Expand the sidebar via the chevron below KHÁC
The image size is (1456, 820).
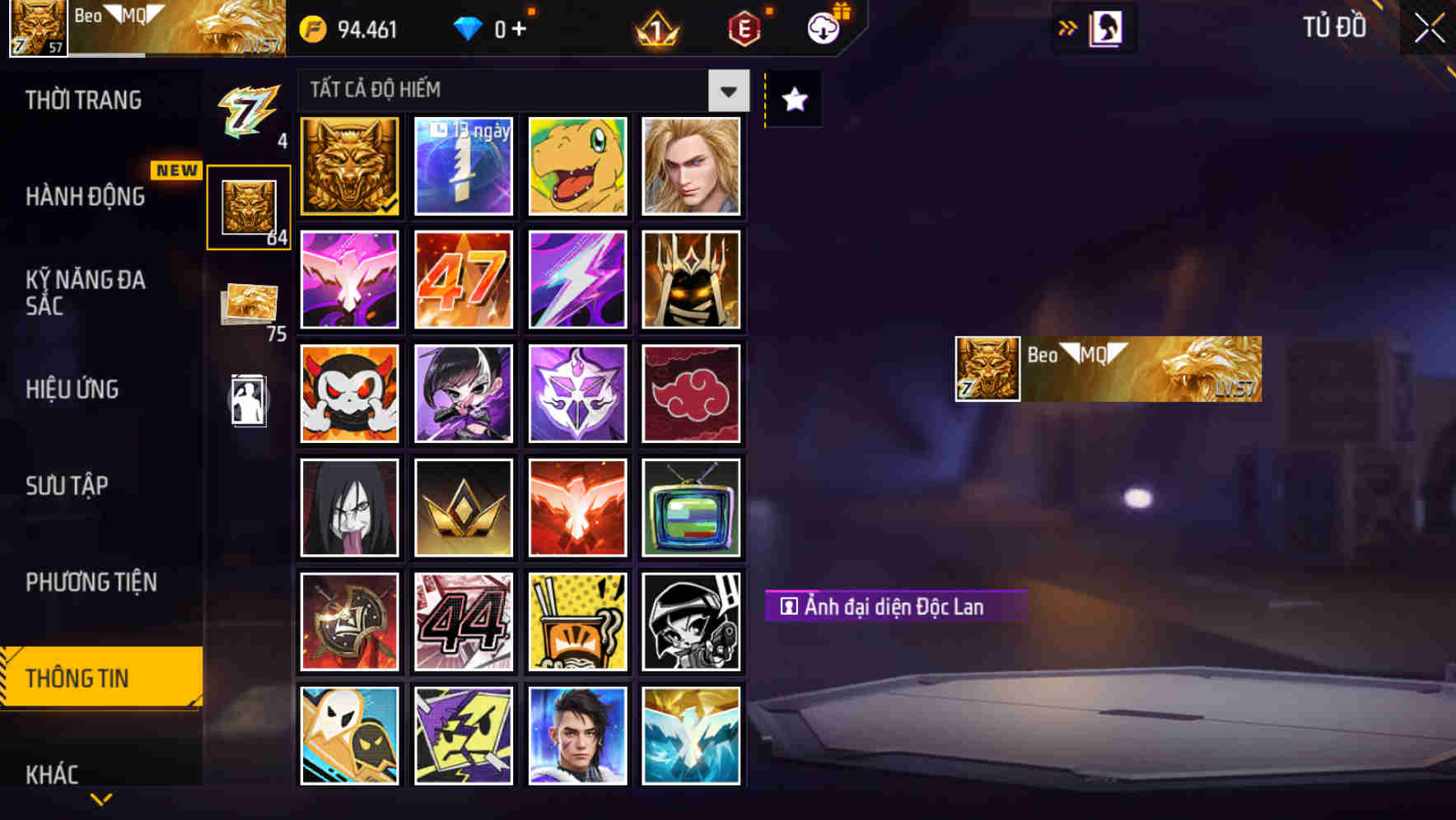(x=101, y=798)
